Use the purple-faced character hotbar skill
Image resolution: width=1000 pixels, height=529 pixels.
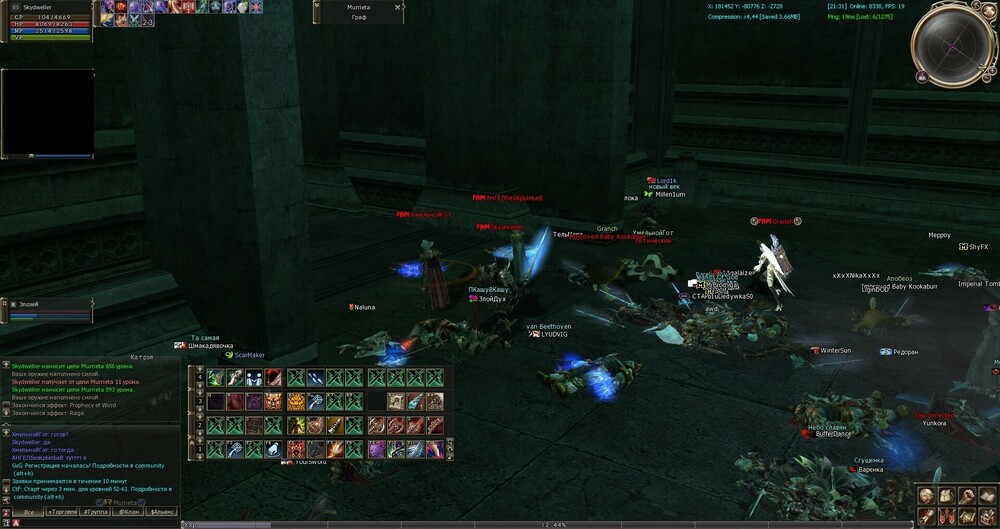pyautogui.click(x=376, y=450)
